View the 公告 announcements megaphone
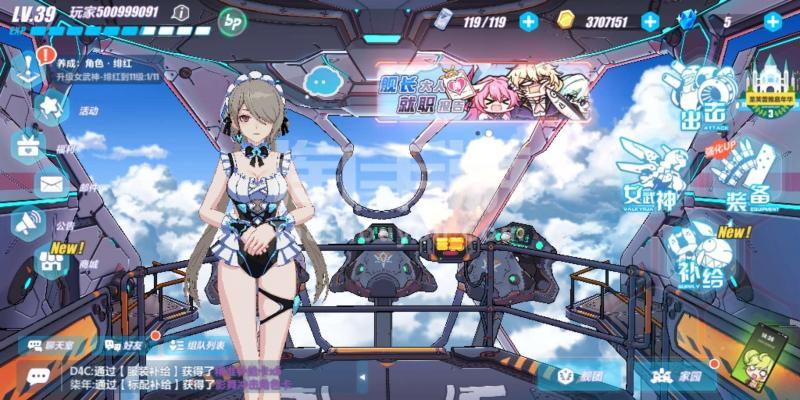Screen dimensions: 800x400 28,223
